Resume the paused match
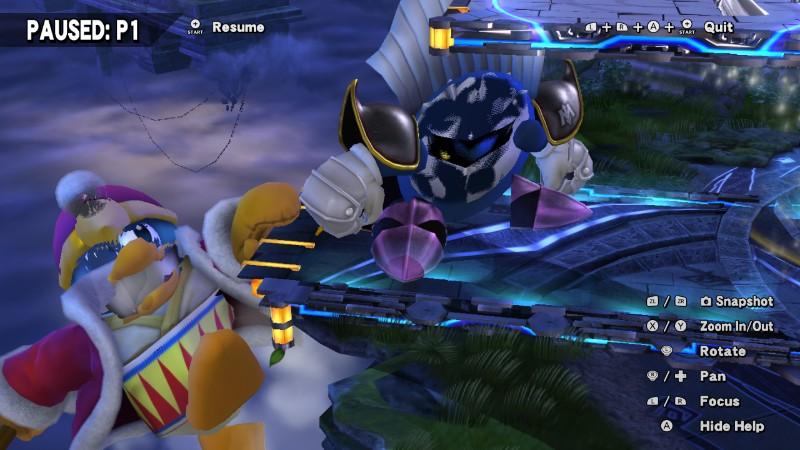 (237, 27)
